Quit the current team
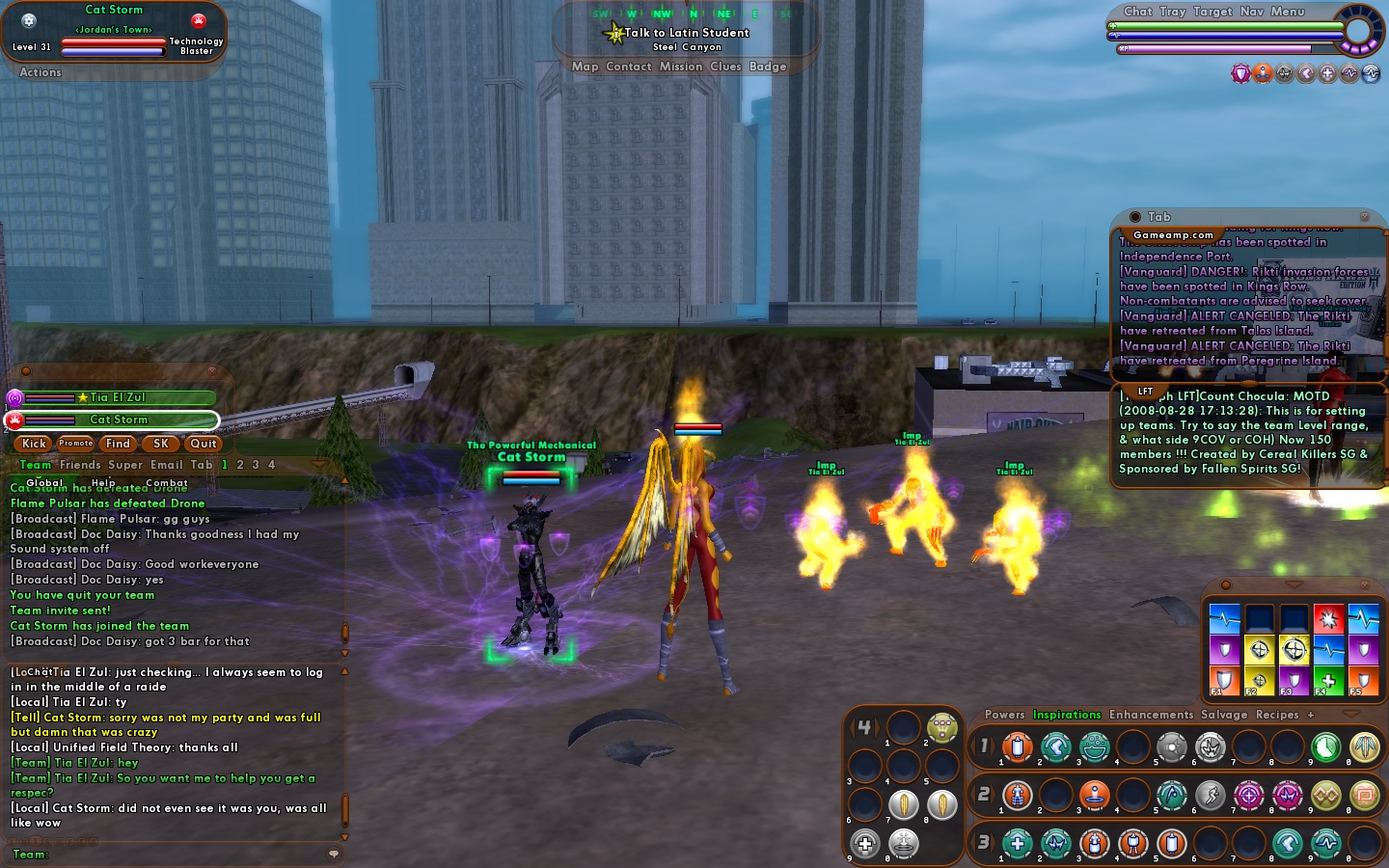Screen dimensions: 1389x868 tap(204, 444)
